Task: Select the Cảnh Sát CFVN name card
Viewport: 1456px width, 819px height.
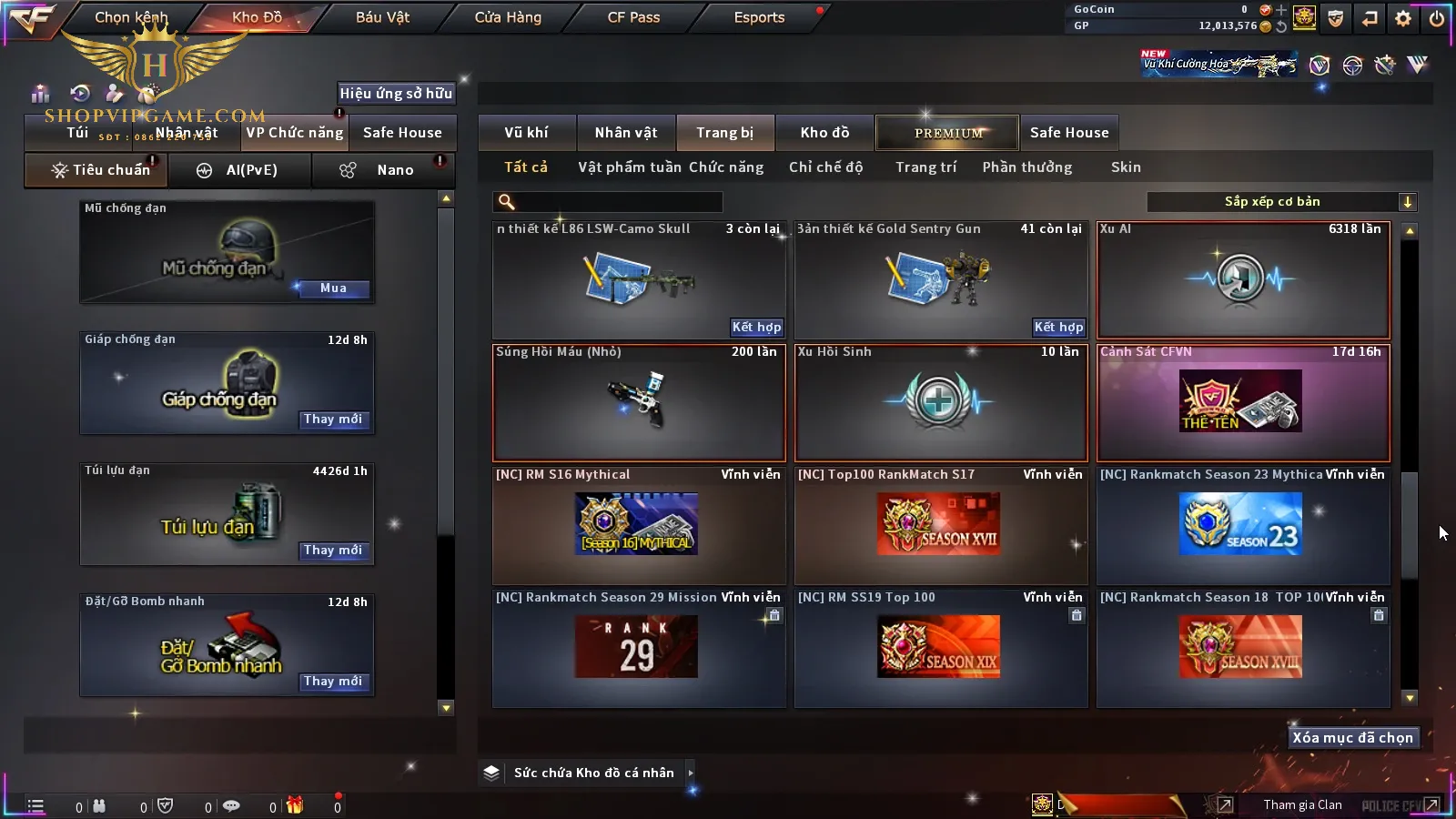Action: 1243,403
